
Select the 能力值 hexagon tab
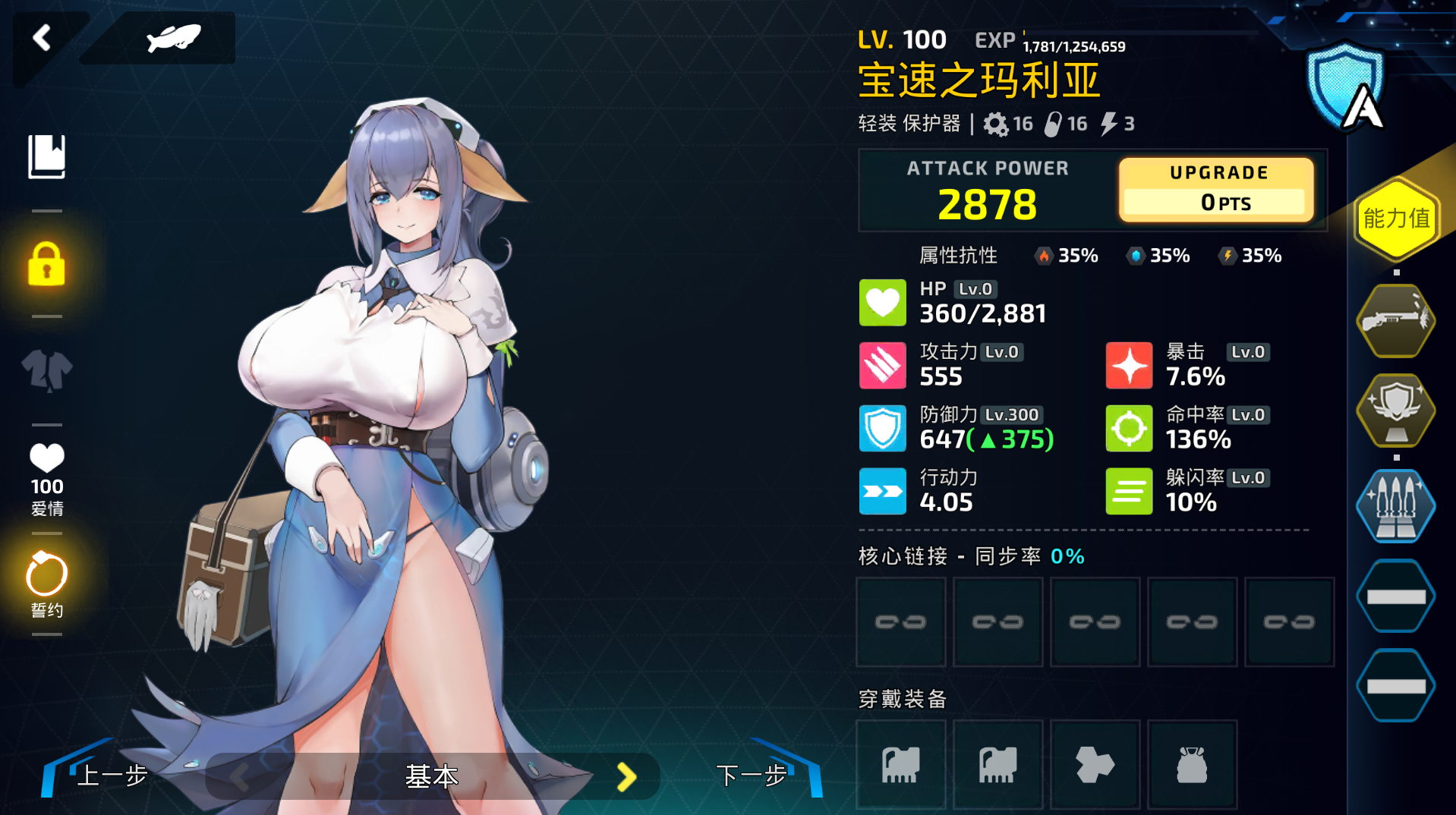[1396, 219]
